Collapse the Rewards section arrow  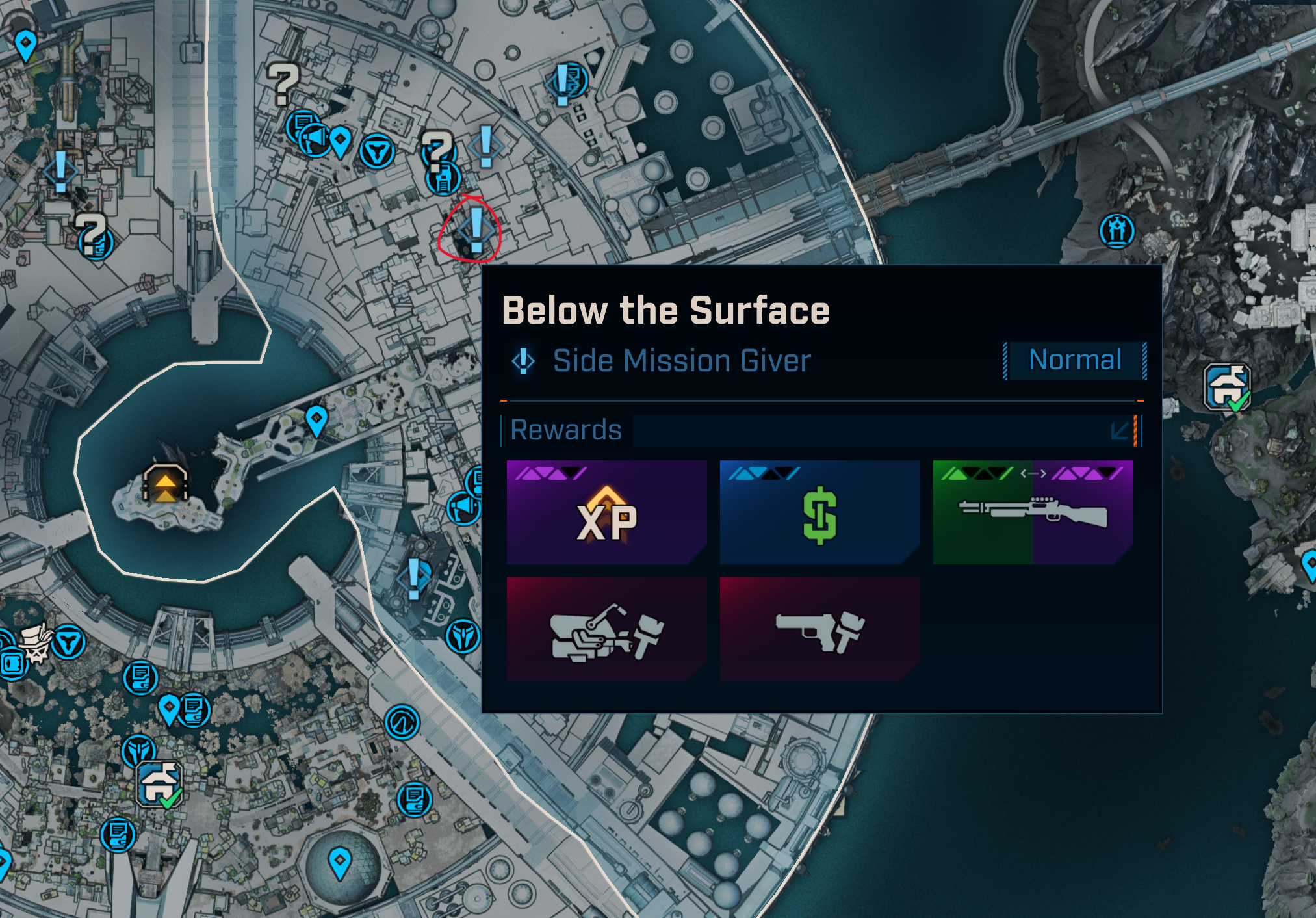1120,431
